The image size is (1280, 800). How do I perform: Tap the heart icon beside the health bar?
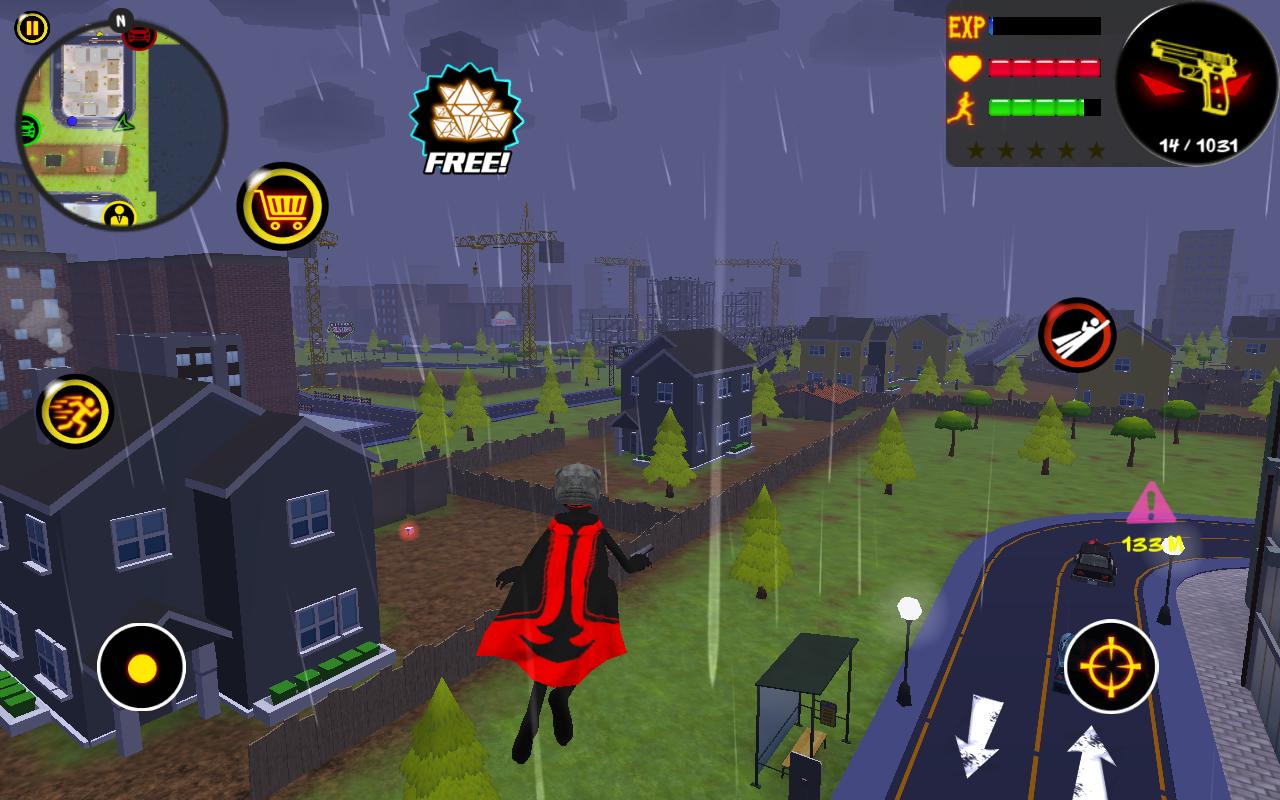pyautogui.click(x=963, y=69)
